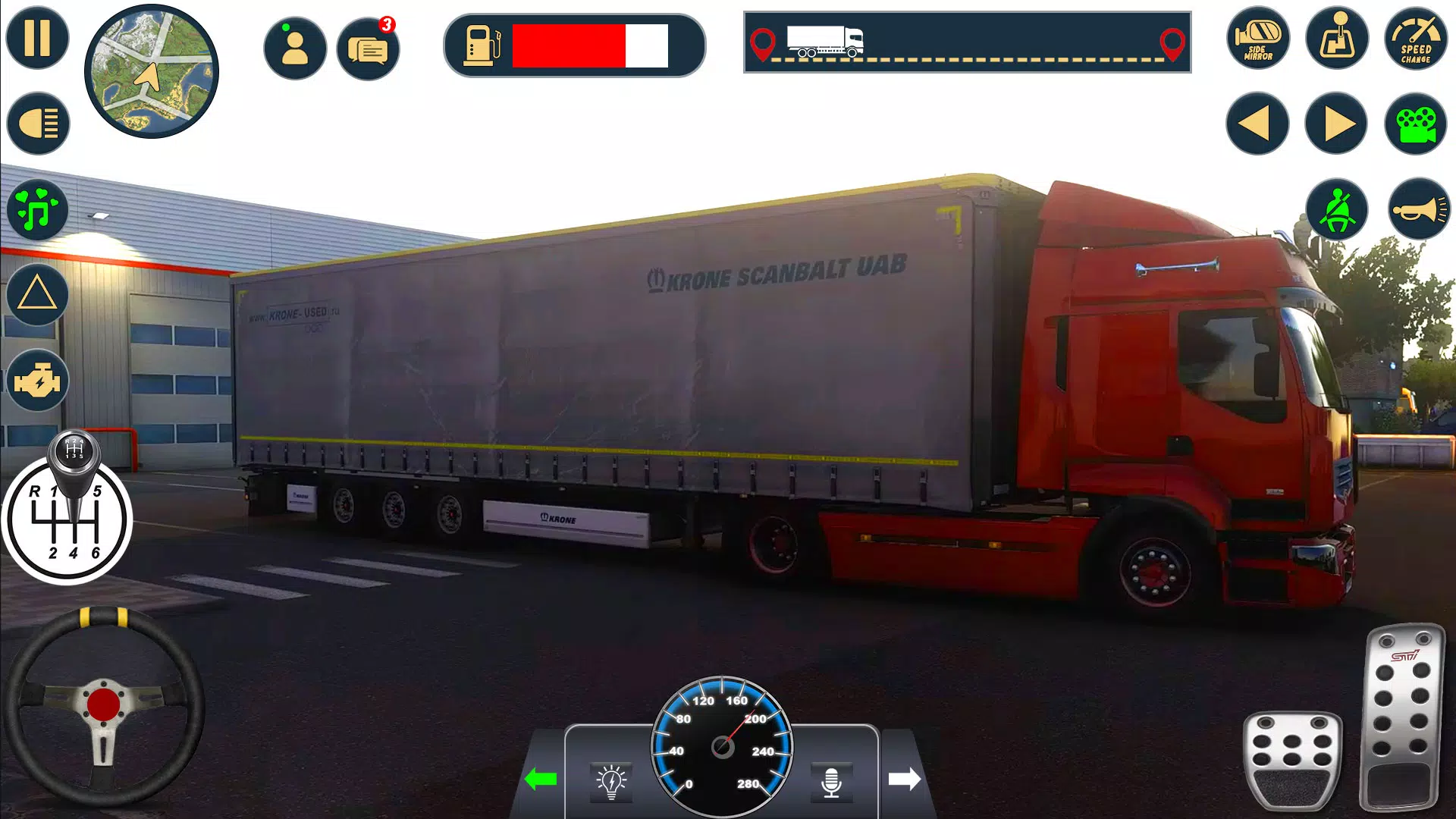
Task: Fasten the seatbelt
Action: pyautogui.click(x=1336, y=211)
